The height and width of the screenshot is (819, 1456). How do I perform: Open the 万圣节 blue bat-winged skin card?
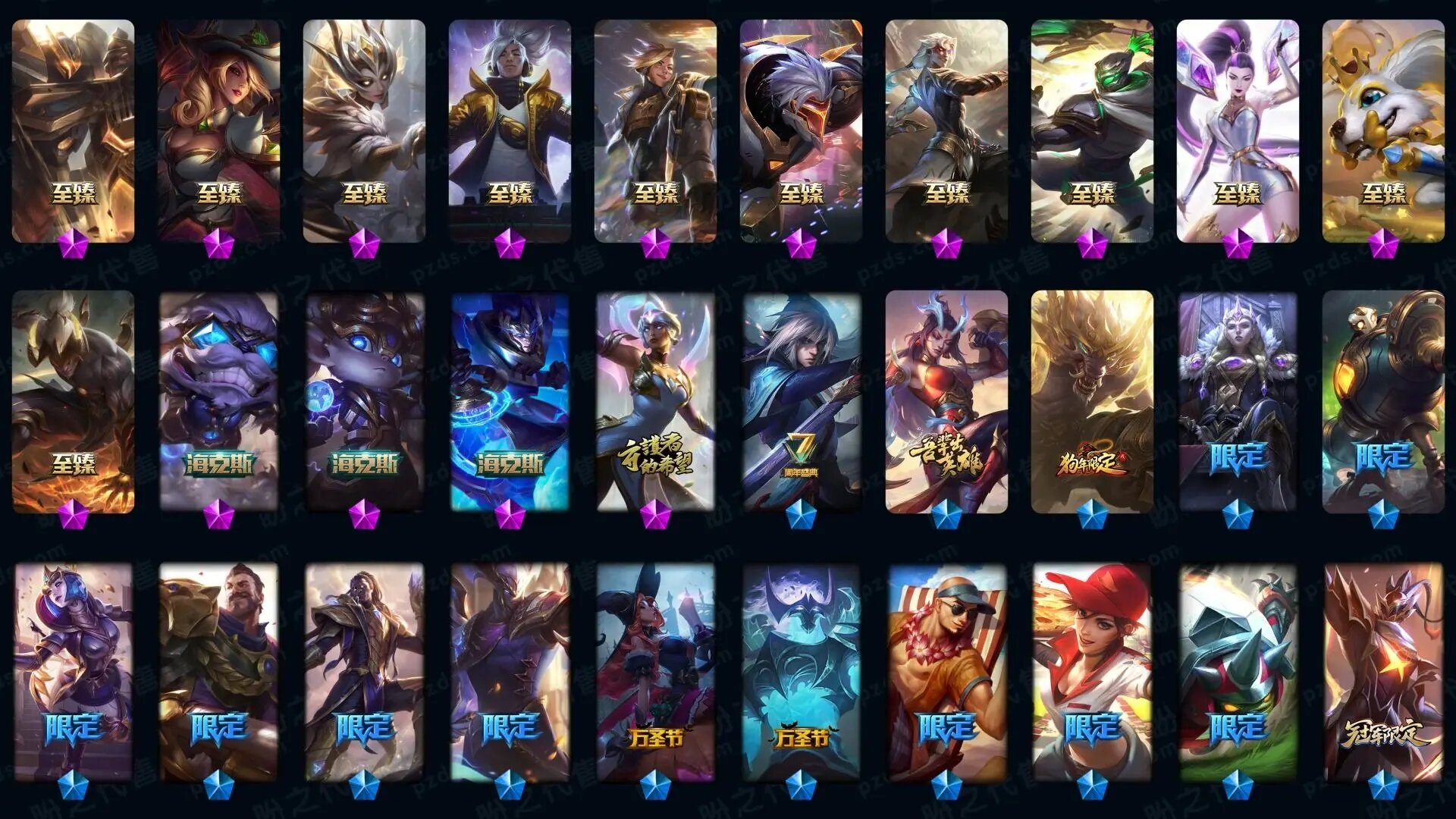click(801, 672)
